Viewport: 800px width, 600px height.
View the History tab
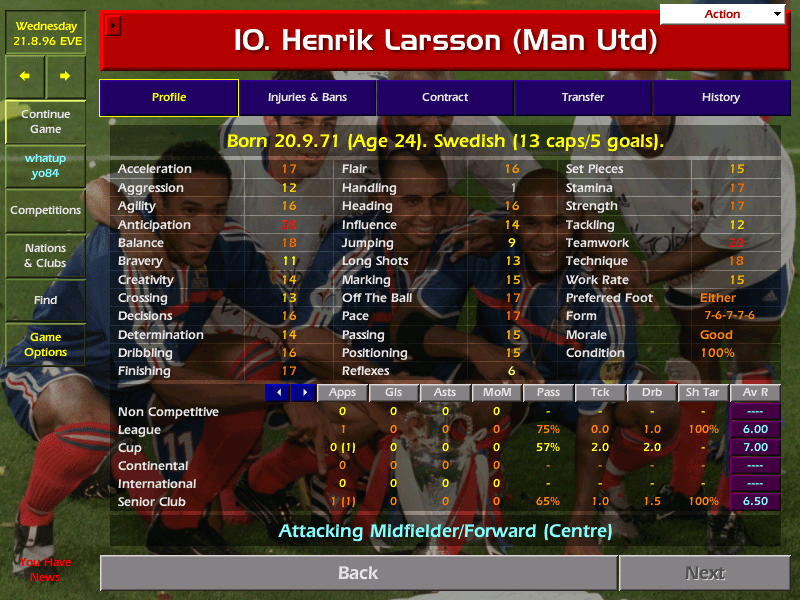point(720,97)
